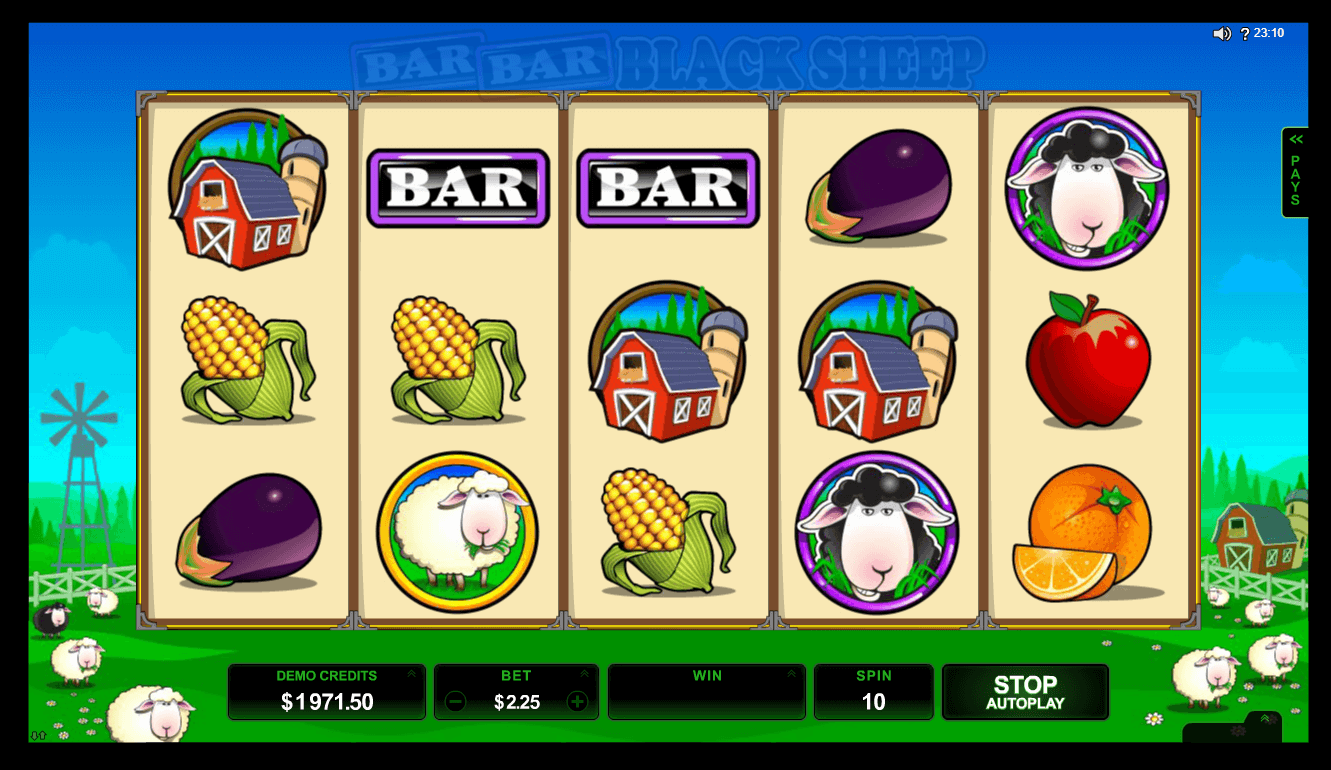
Task: Open help with the question mark icon
Action: pyautogui.click(x=1245, y=34)
